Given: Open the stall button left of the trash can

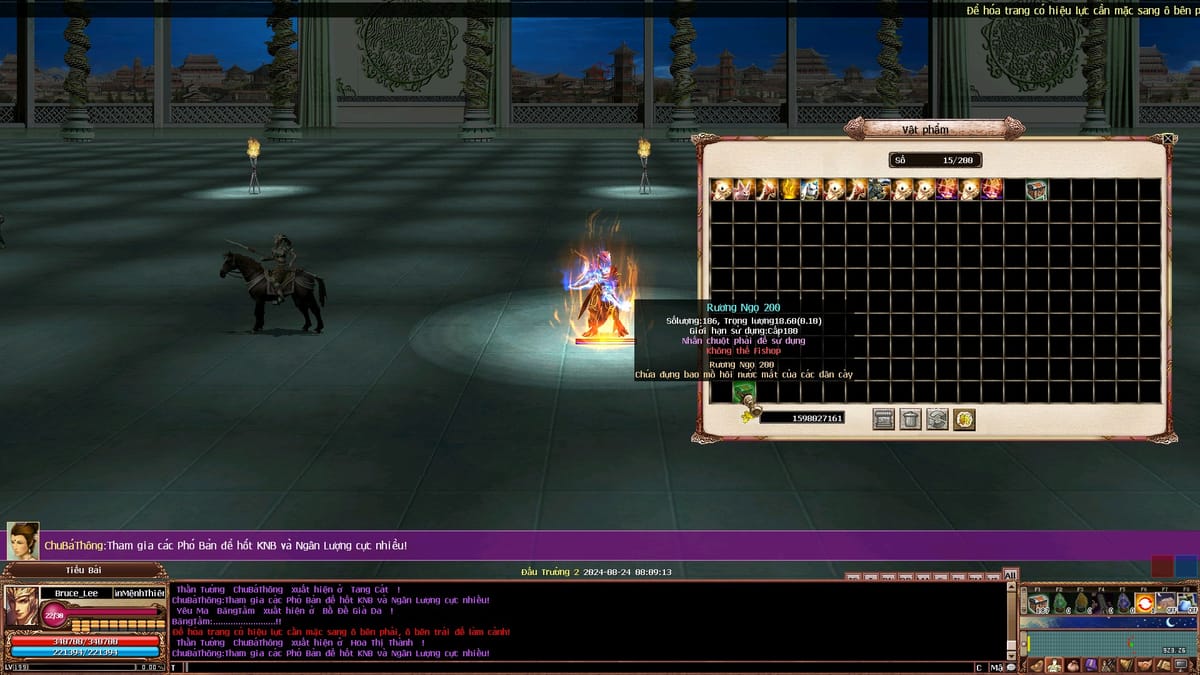Looking at the screenshot, I should [x=883, y=419].
